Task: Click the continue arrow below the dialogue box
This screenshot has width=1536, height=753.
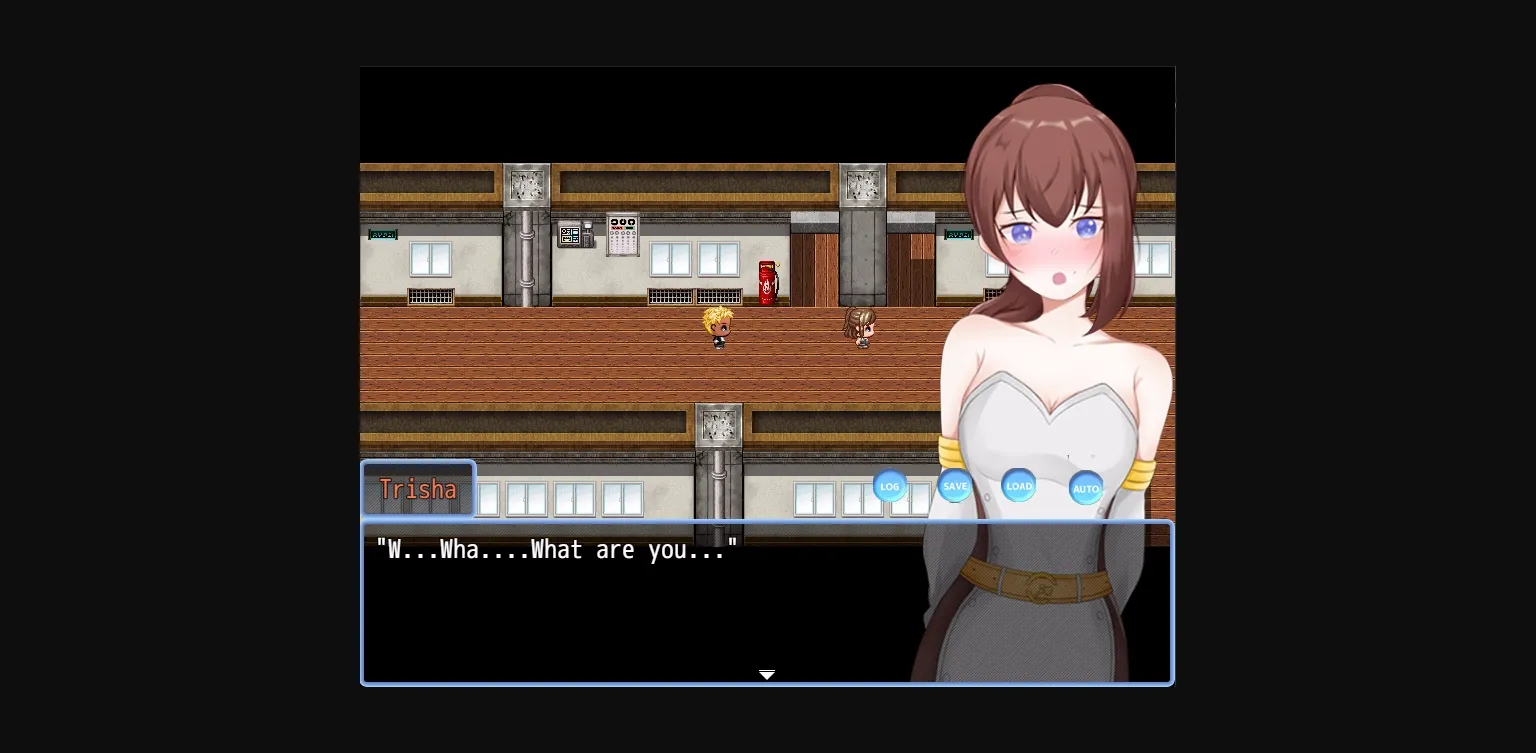Action: [x=767, y=675]
